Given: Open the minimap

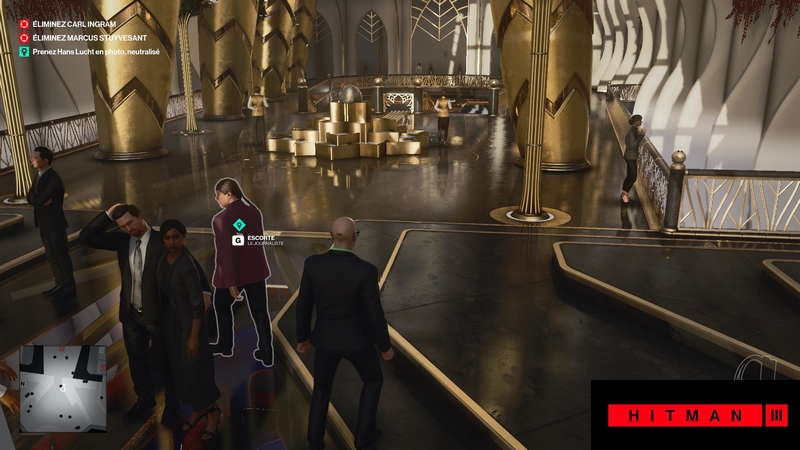Looking at the screenshot, I should 62,388.
